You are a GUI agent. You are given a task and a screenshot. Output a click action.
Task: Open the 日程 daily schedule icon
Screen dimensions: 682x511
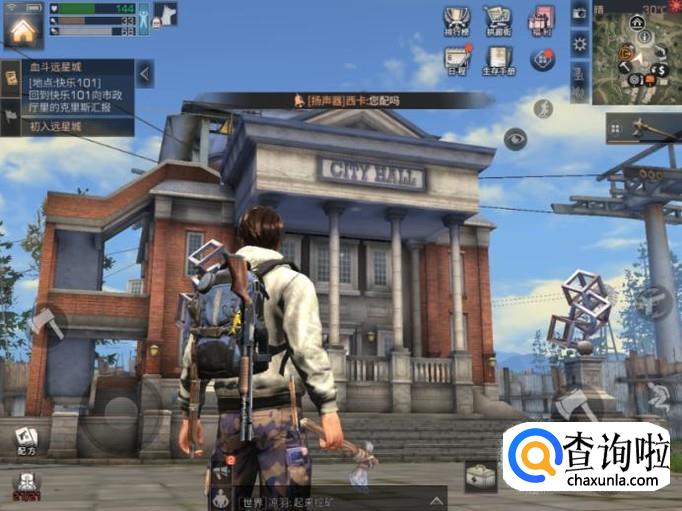tap(456, 58)
